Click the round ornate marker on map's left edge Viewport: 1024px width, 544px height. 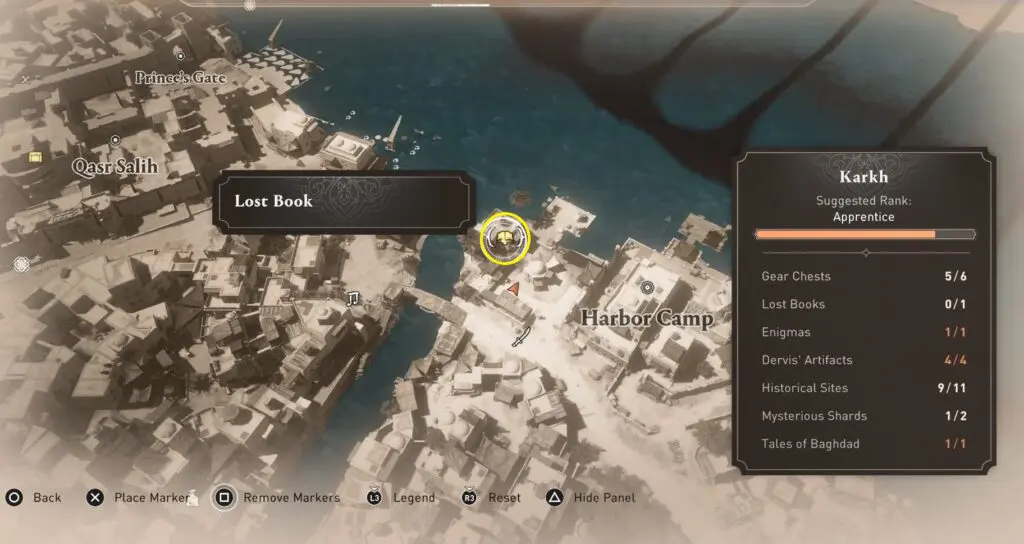click(x=21, y=264)
